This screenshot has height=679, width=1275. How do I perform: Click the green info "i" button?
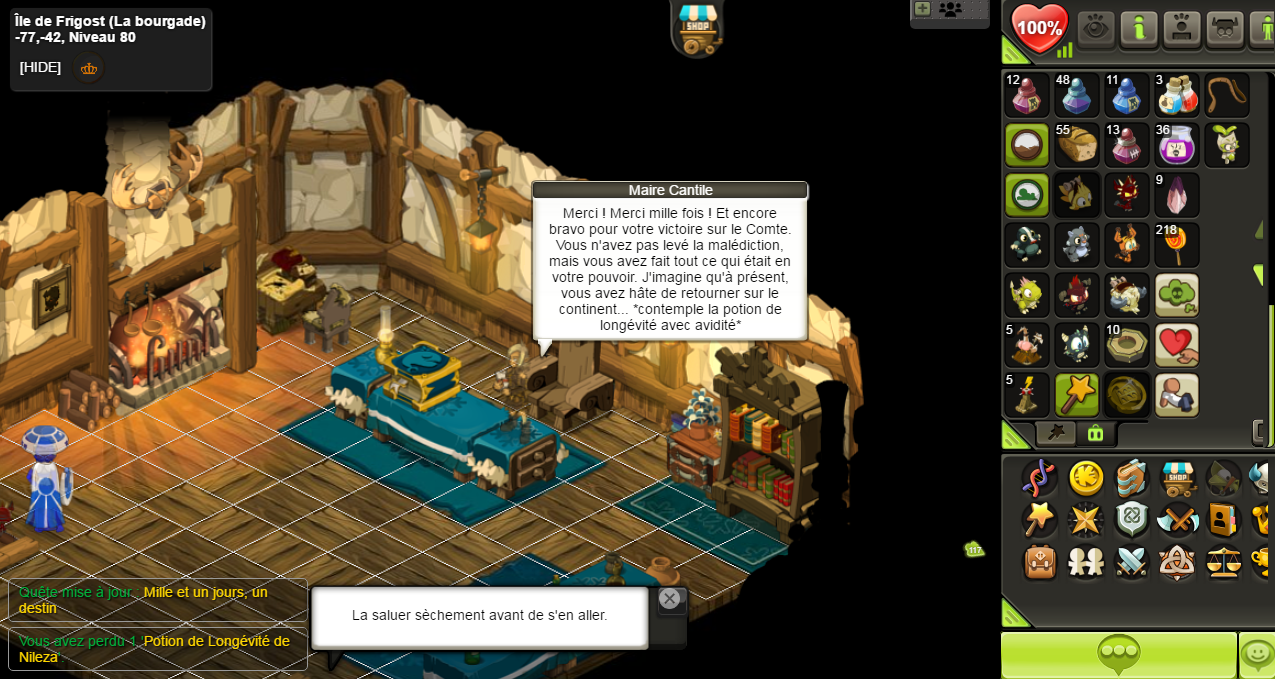[1139, 28]
